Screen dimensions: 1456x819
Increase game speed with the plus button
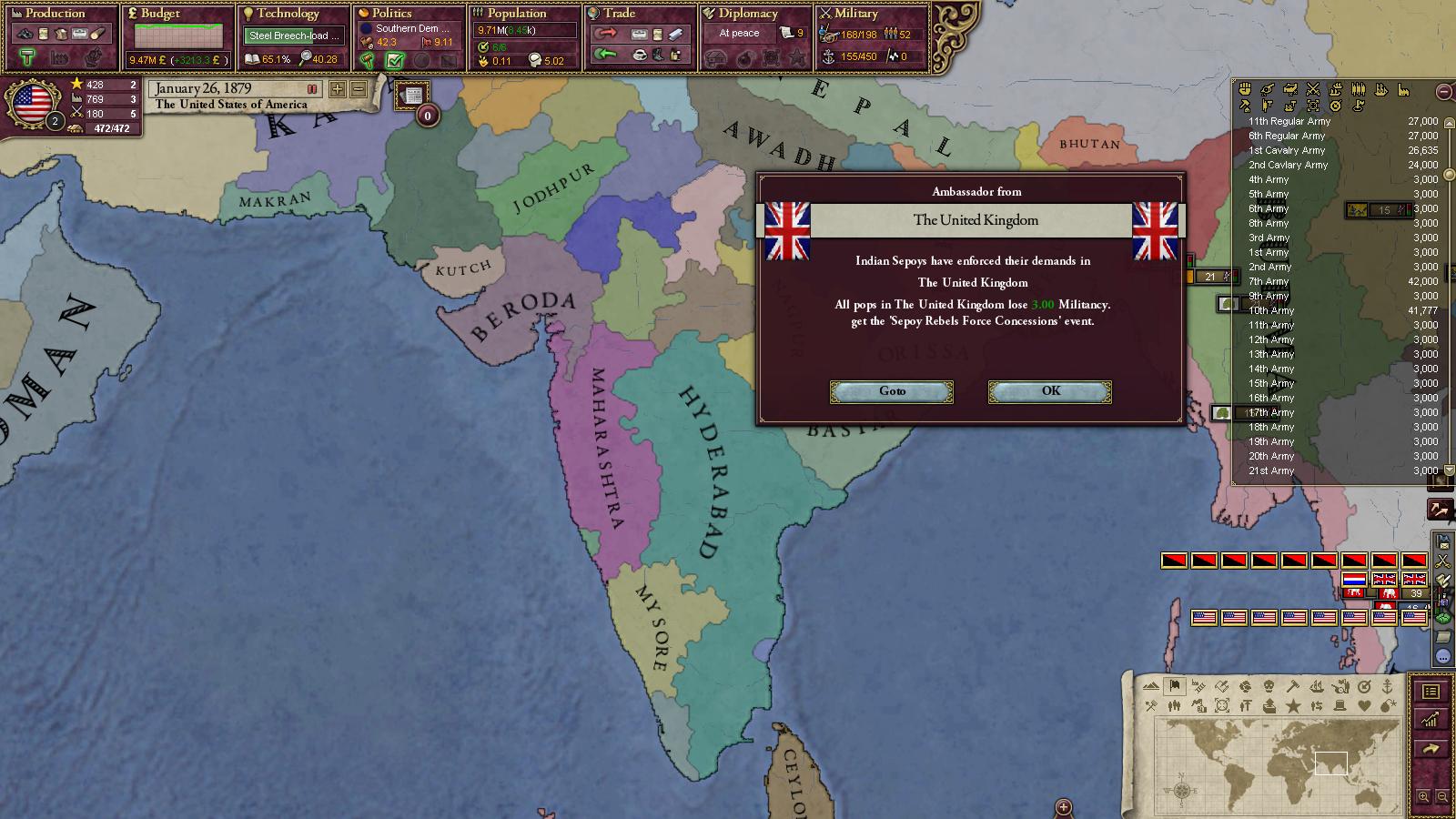(338, 89)
